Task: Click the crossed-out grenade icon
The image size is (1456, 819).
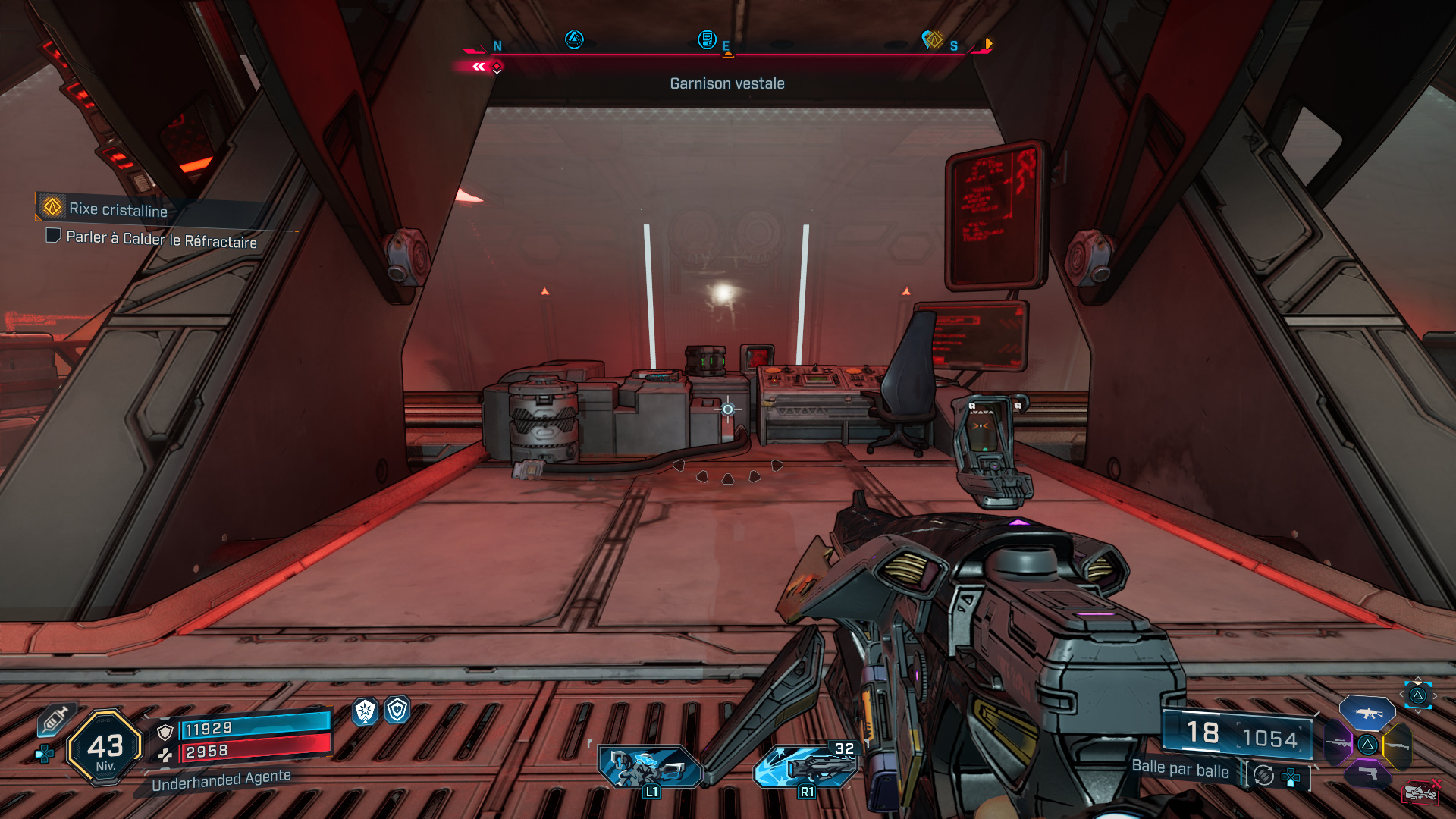Action: [x=1422, y=792]
